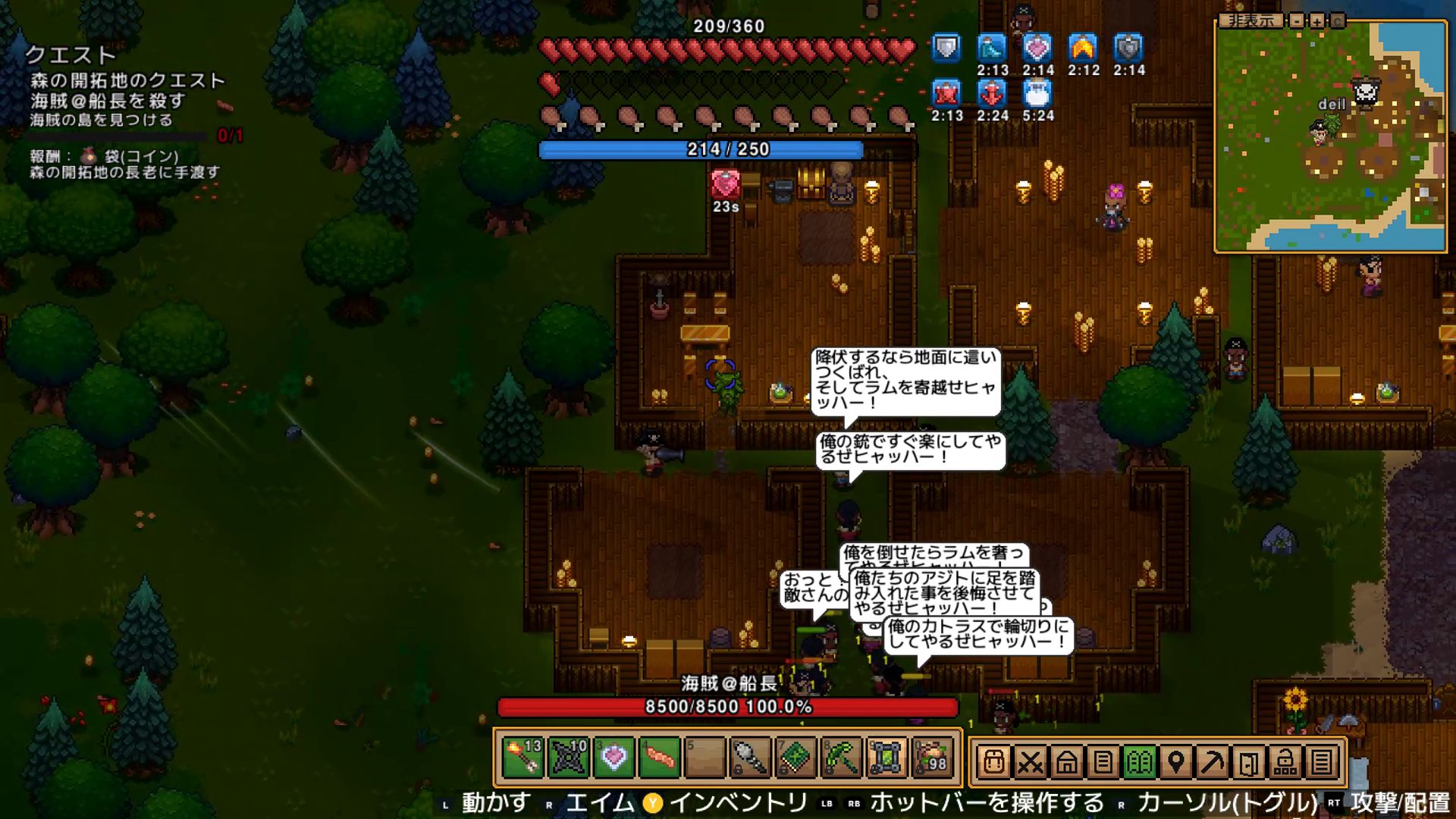Equip the green pickaxe from the hotbar
This screenshot has width=1456, height=819.
[x=841, y=758]
